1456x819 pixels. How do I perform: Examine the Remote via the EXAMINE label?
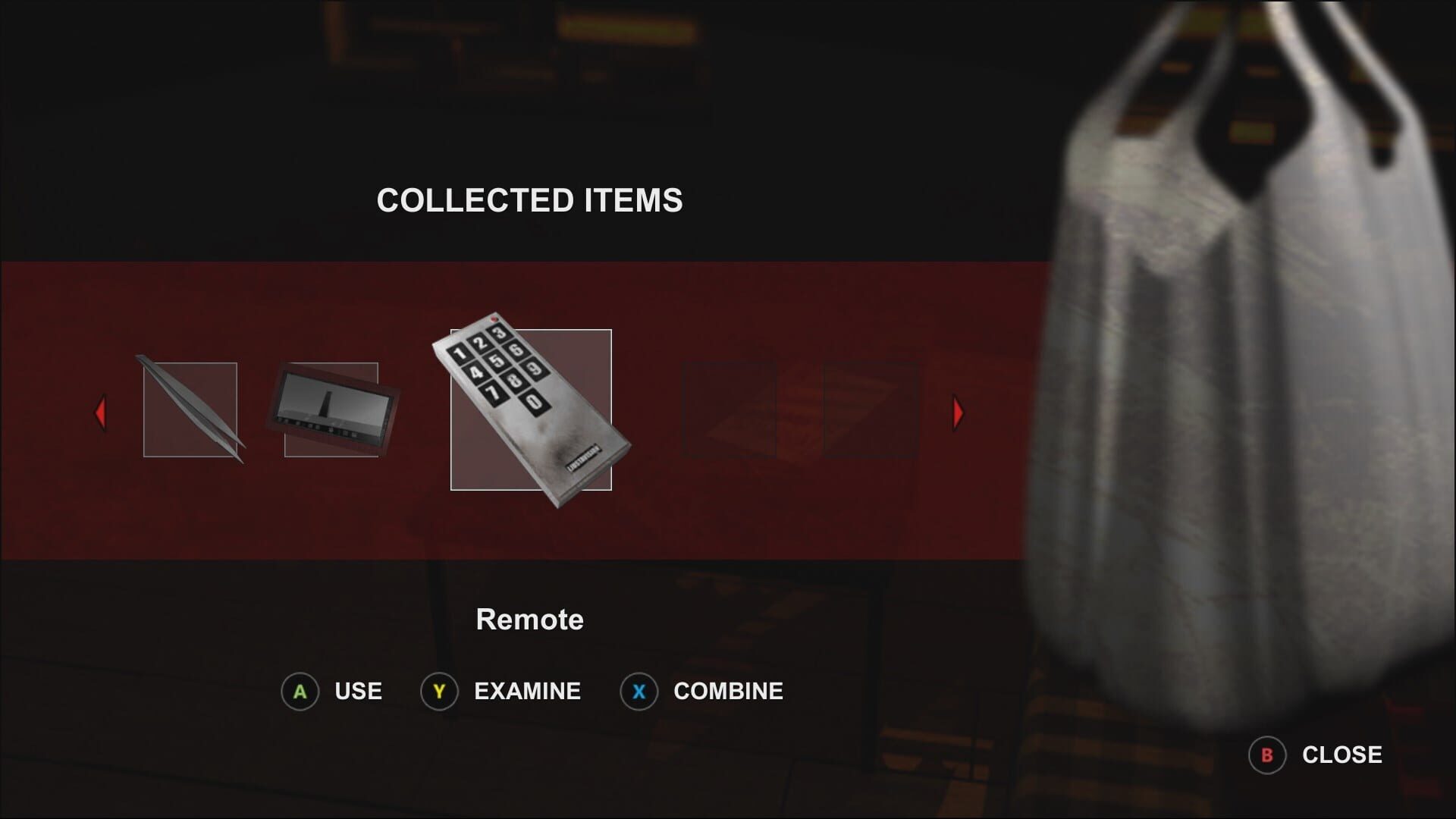[526, 691]
